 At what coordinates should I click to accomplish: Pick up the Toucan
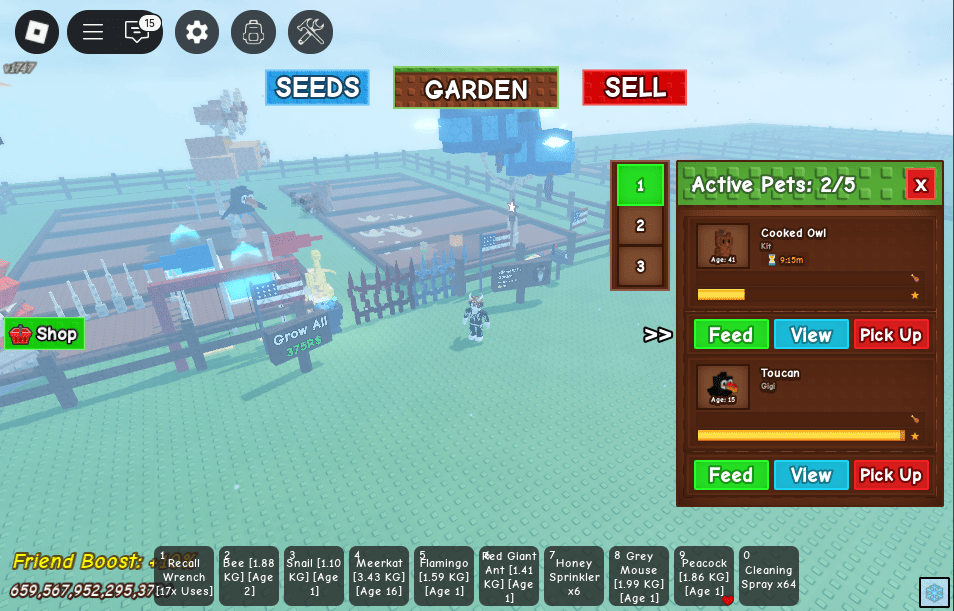click(891, 475)
